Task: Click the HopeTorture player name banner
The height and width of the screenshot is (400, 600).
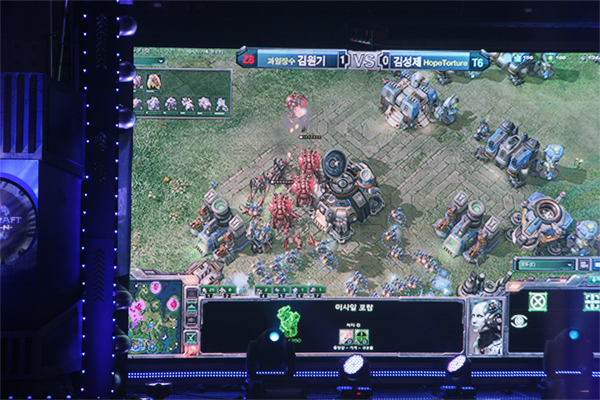Action: pyautogui.click(x=426, y=61)
